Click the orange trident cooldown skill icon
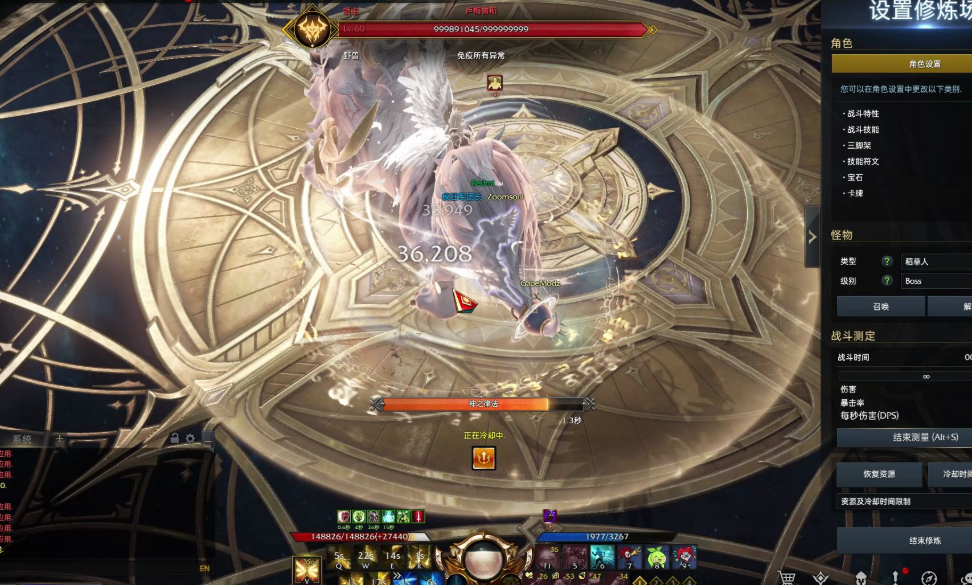972x585 pixels. click(x=484, y=458)
